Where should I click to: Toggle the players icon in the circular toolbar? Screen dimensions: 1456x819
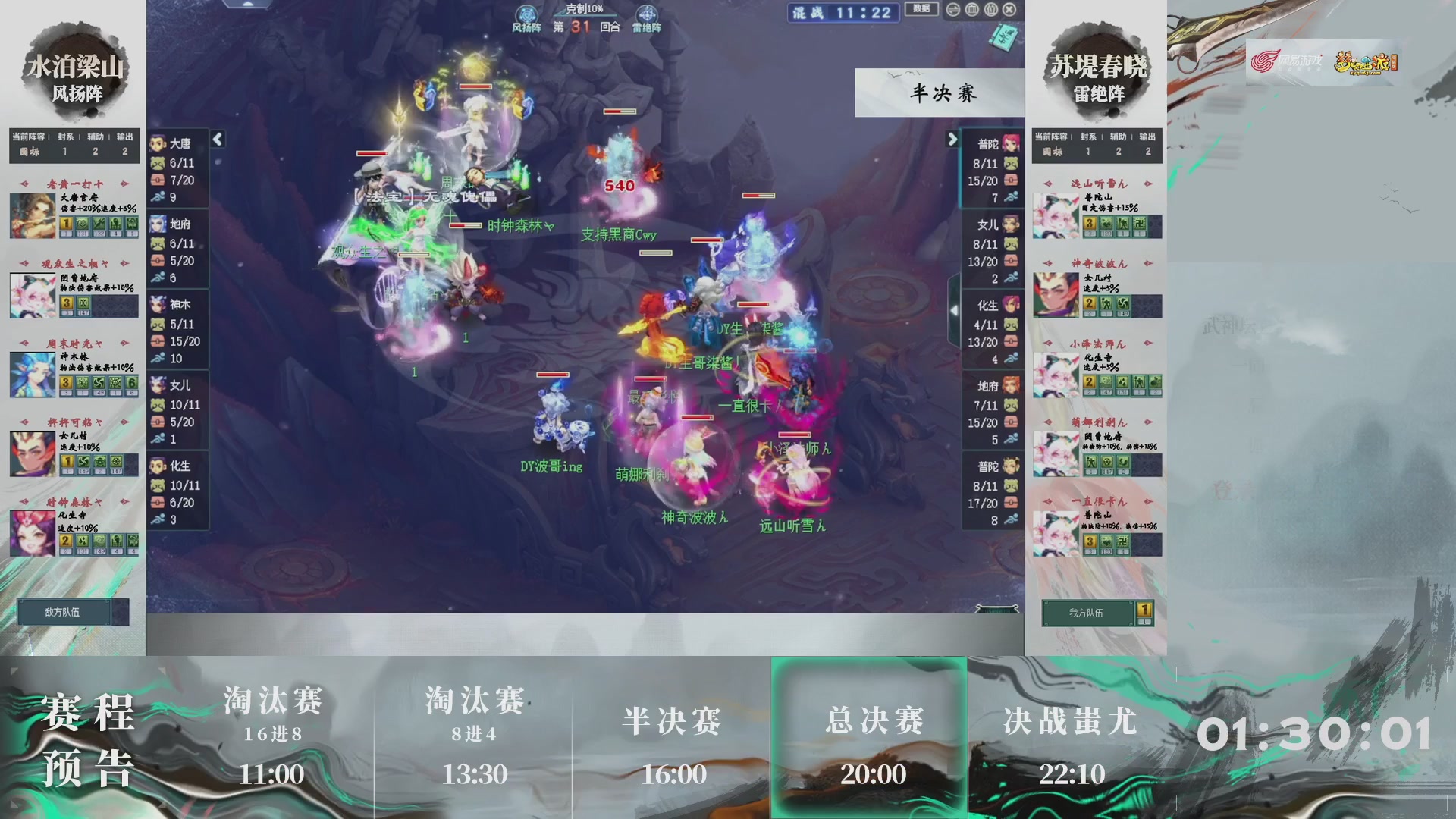(x=990, y=10)
